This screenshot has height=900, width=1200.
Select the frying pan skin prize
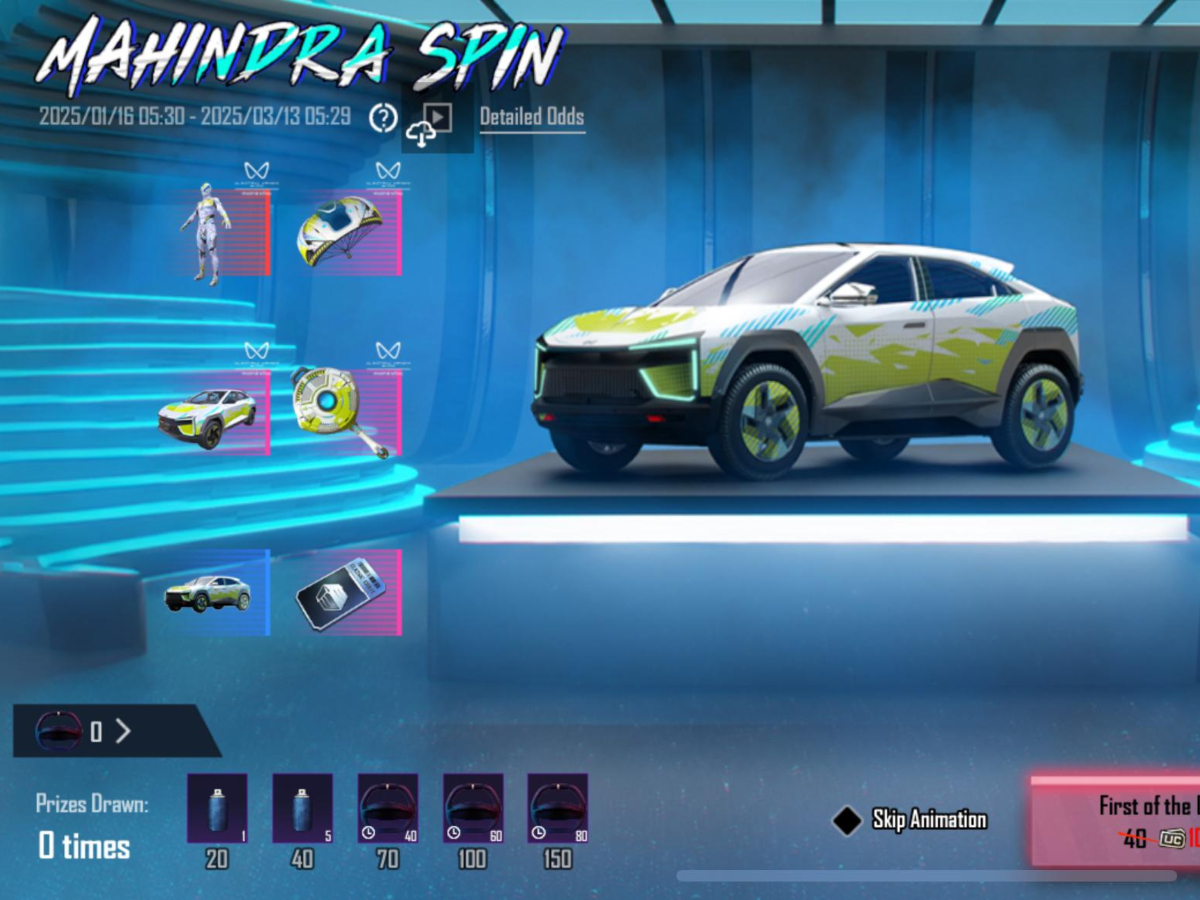coord(346,412)
